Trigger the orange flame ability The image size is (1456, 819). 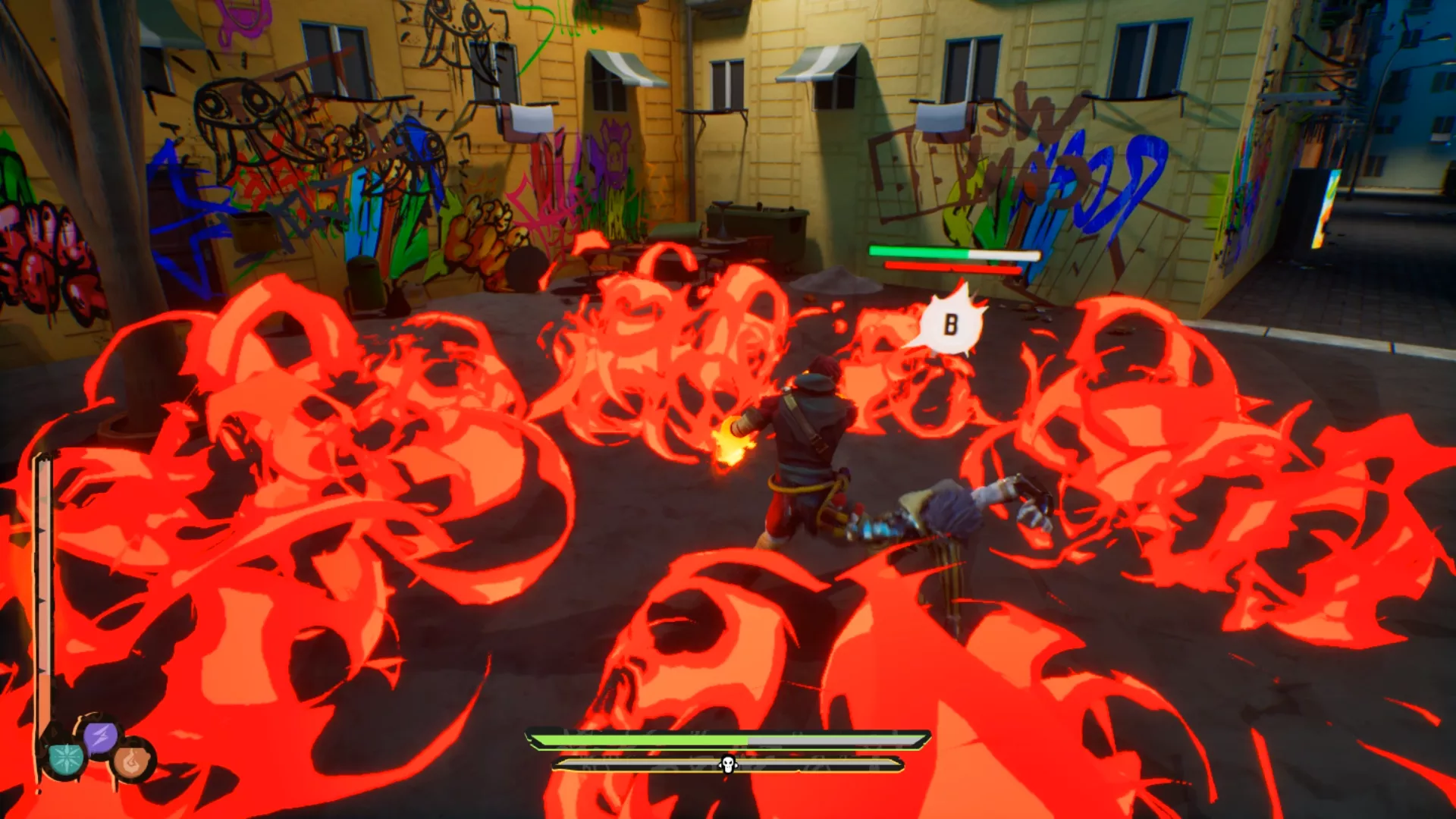(133, 760)
